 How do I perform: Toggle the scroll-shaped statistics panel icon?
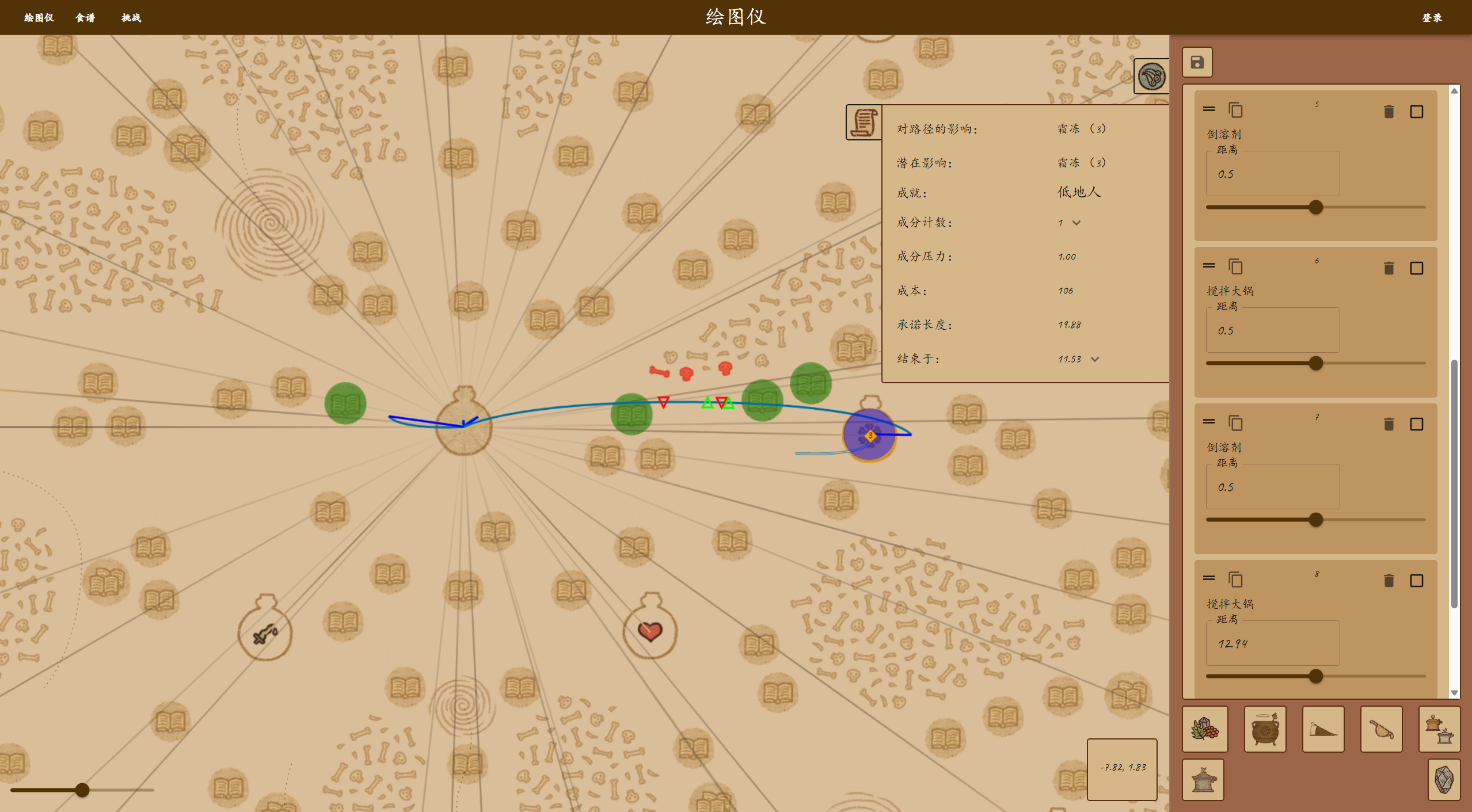coord(863,123)
